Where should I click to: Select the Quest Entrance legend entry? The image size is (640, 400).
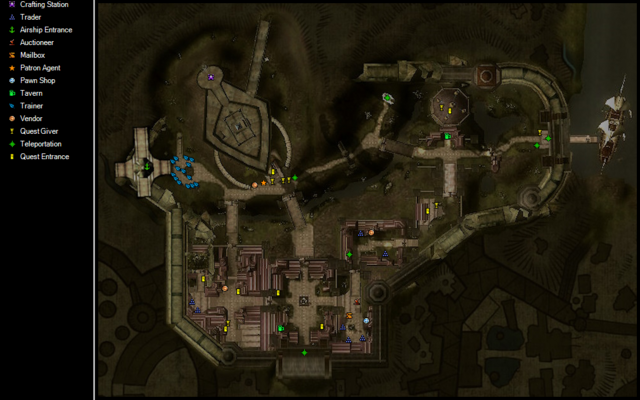coord(43,156)
